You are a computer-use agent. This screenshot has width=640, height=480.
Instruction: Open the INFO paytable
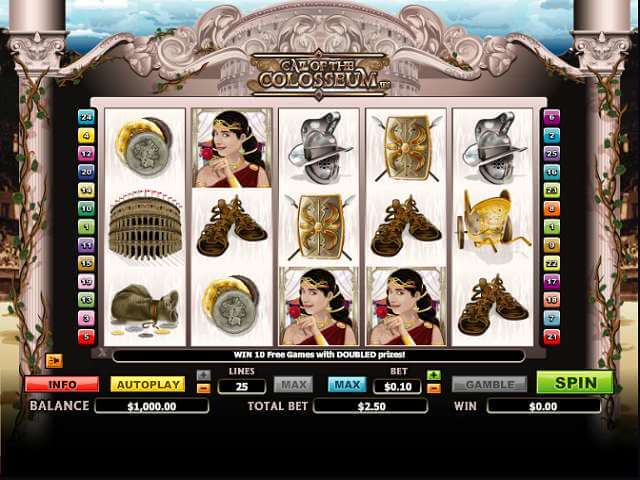[x=61, y=384]
